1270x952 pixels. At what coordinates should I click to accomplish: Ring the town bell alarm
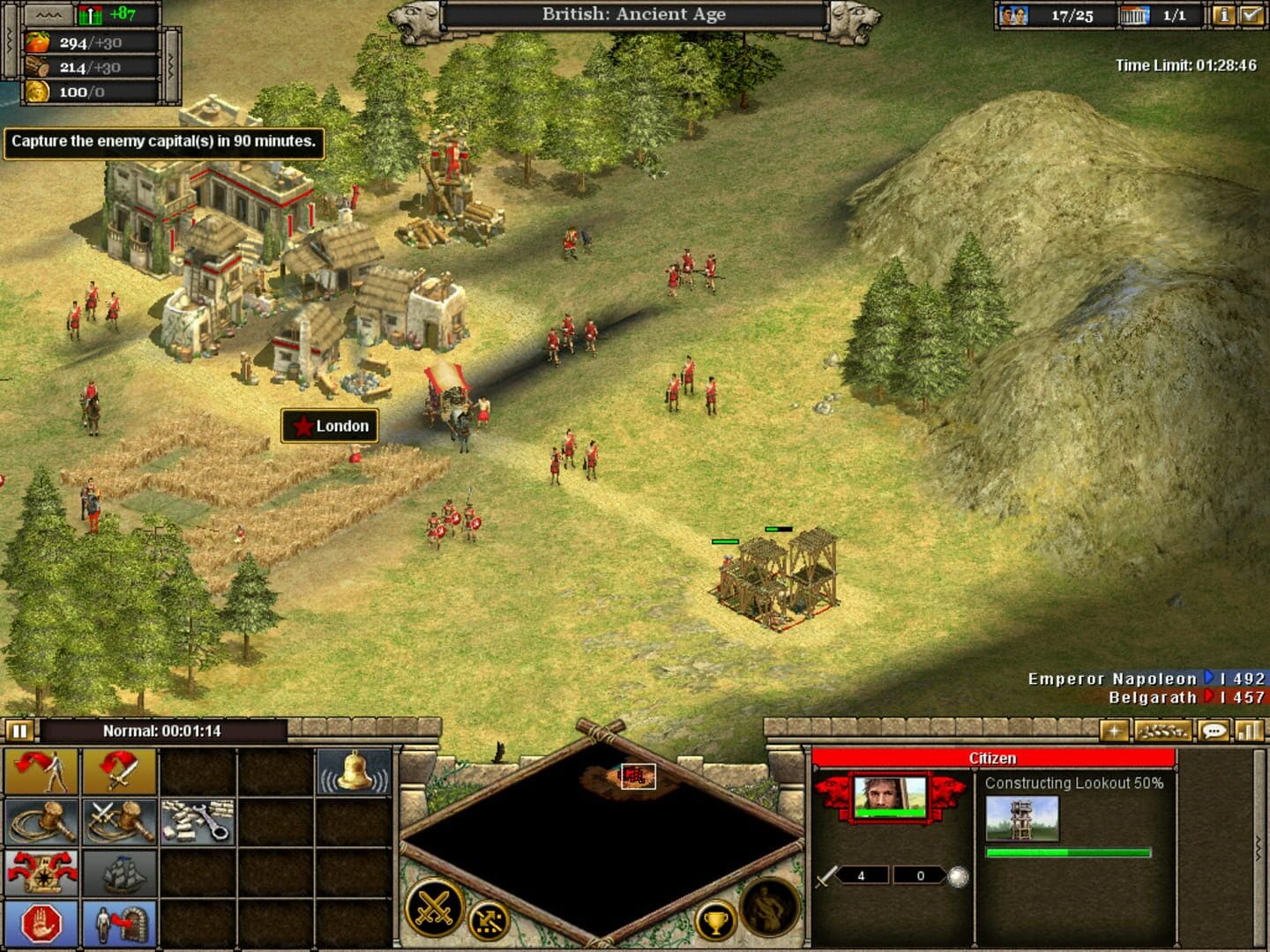pos(351,771)
